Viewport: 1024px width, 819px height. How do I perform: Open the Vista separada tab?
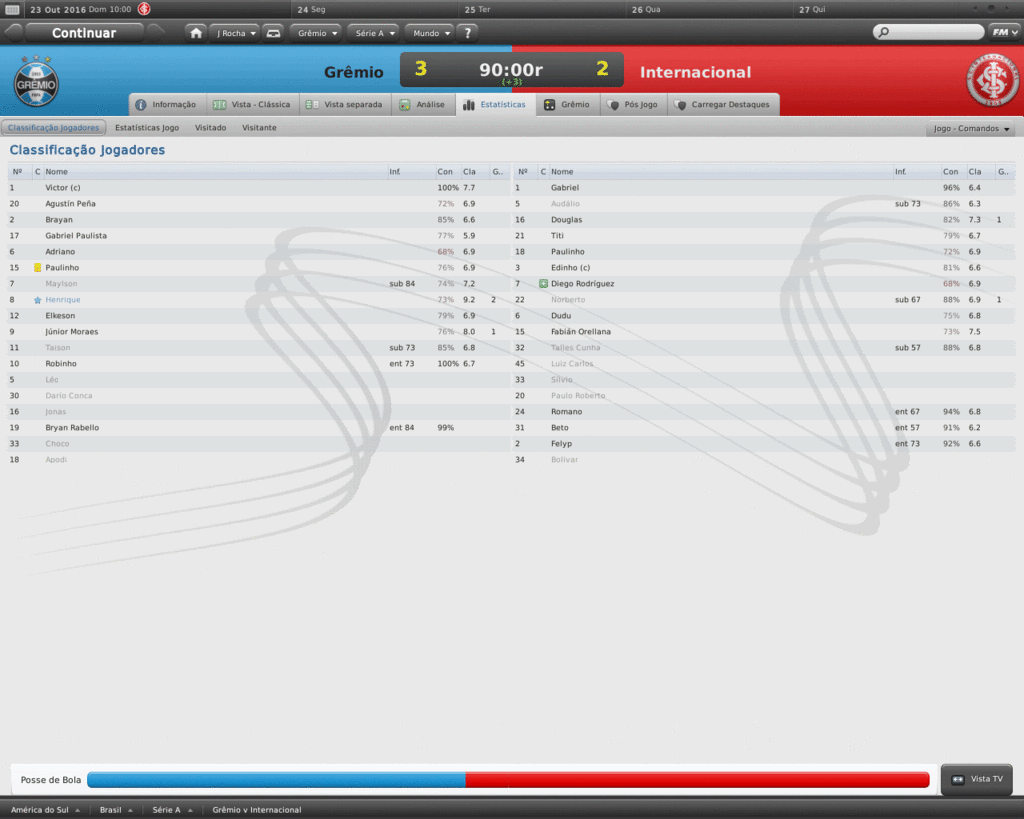point(345,104)
